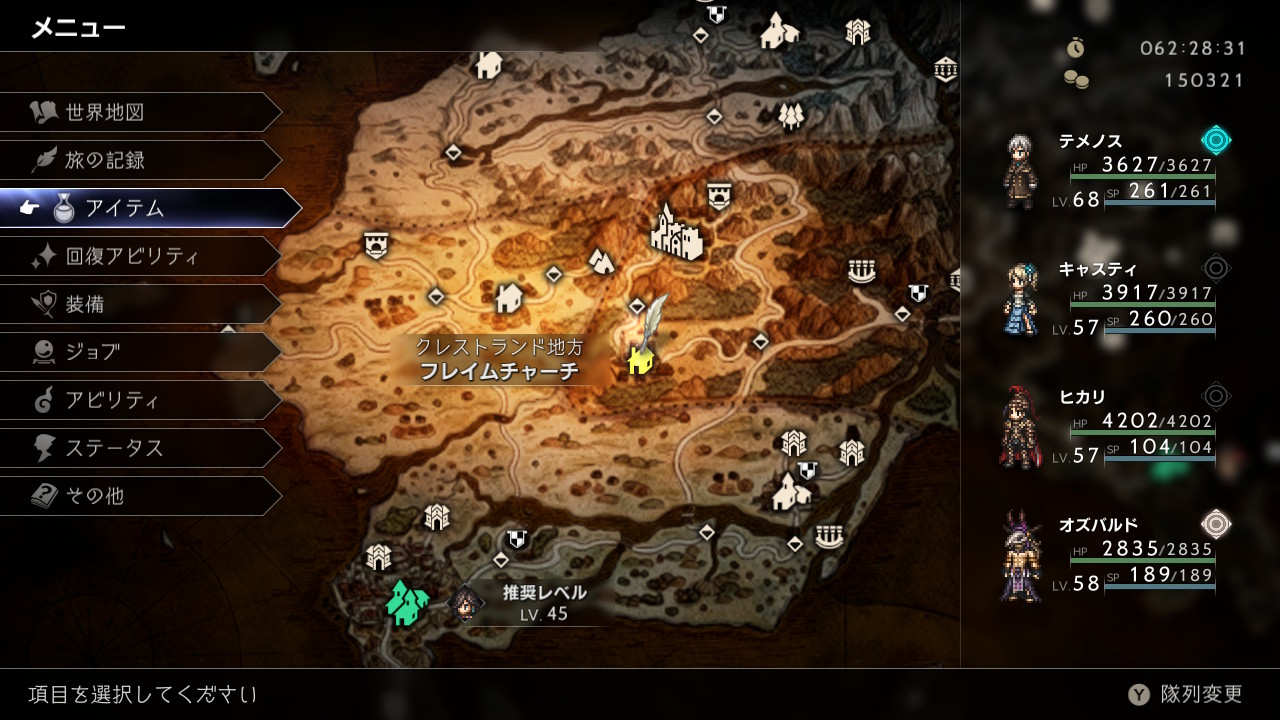Viewport: 1280px width, 720px height.
Task: Select the ジョブ job menu
Action: [x=140, y=352]
